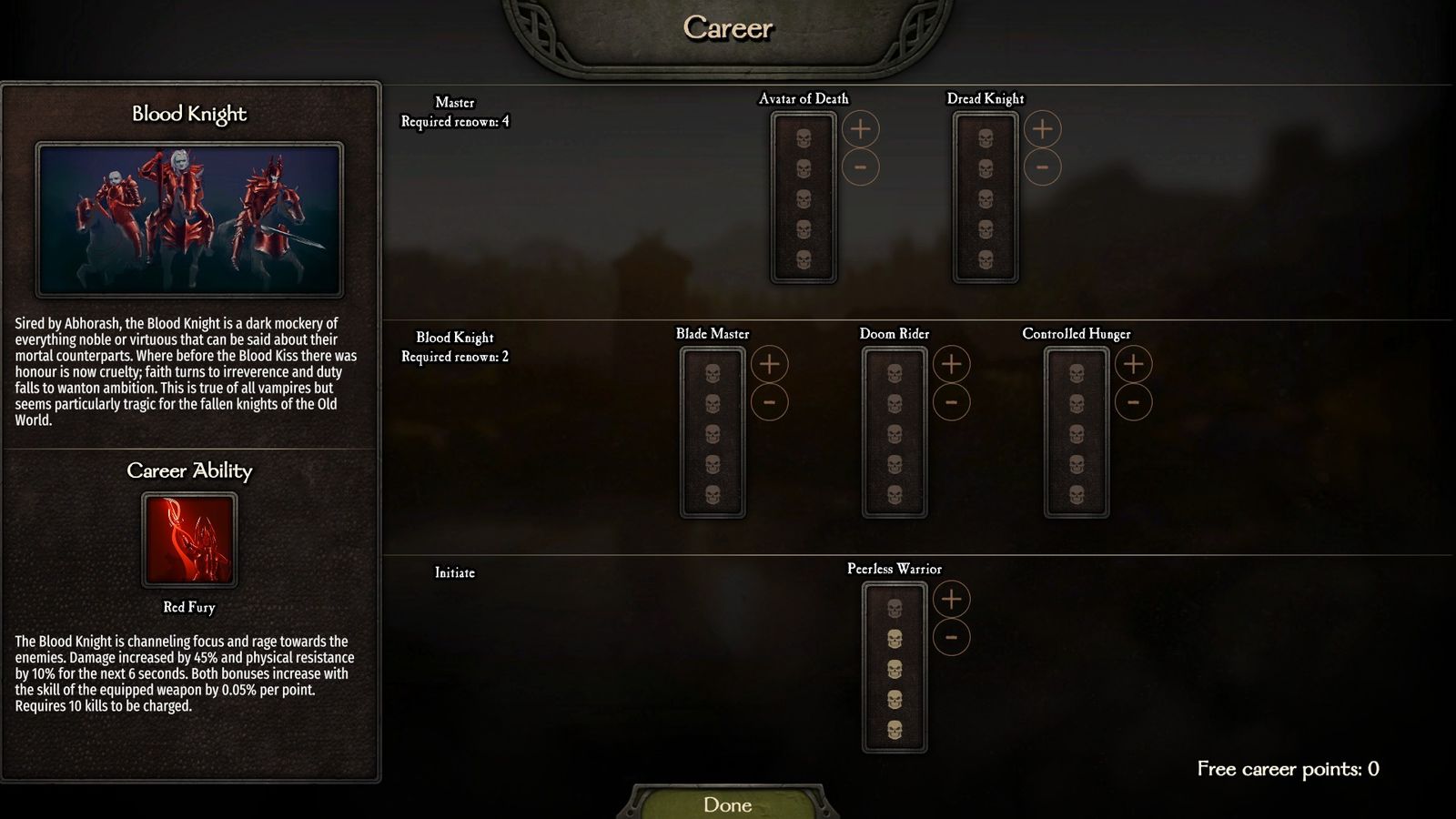
Task: Increase the Doom Rider skill
Action: click(951, 364)
